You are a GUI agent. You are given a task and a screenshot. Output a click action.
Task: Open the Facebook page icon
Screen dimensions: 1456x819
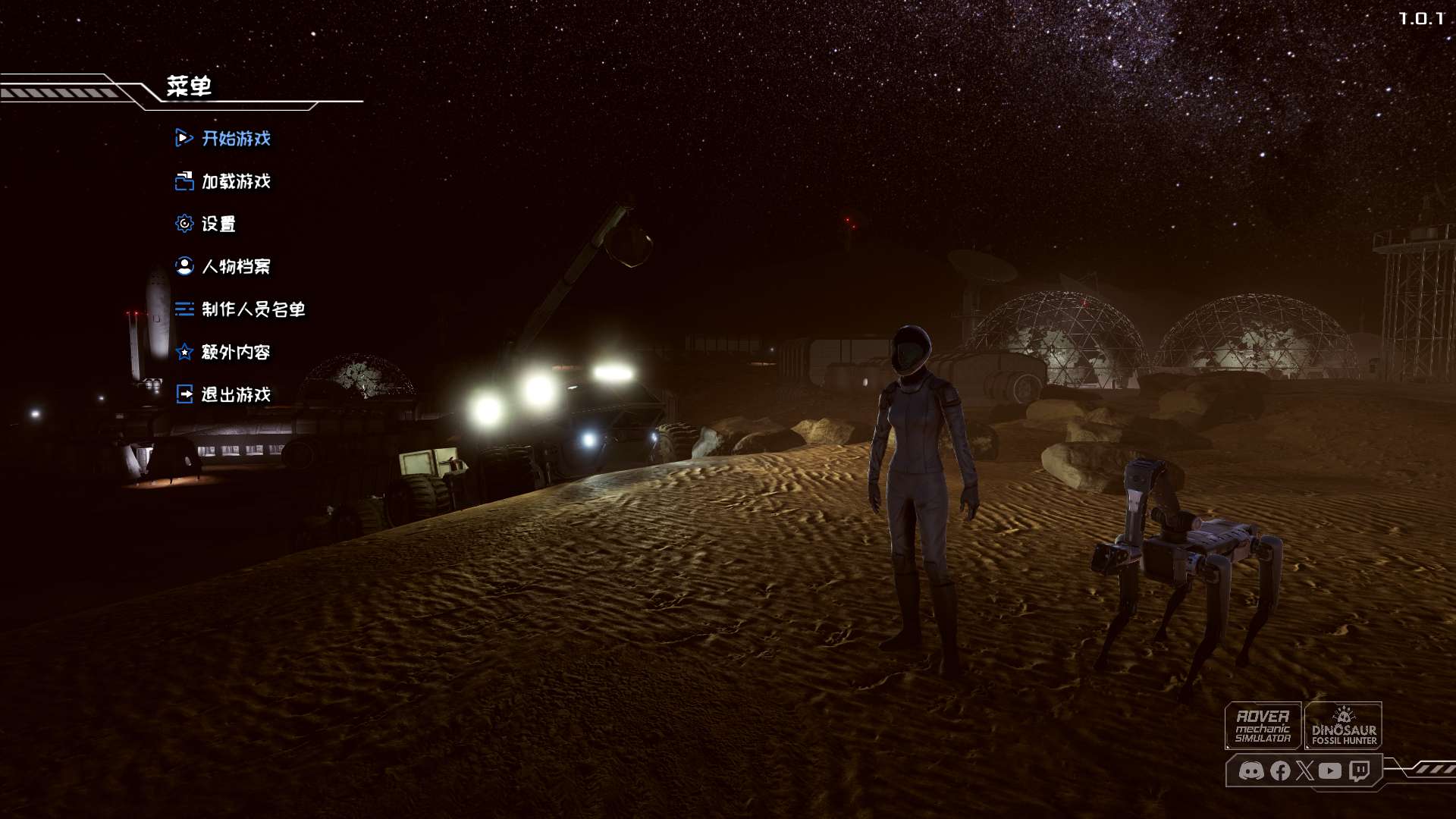point(1280,771)
